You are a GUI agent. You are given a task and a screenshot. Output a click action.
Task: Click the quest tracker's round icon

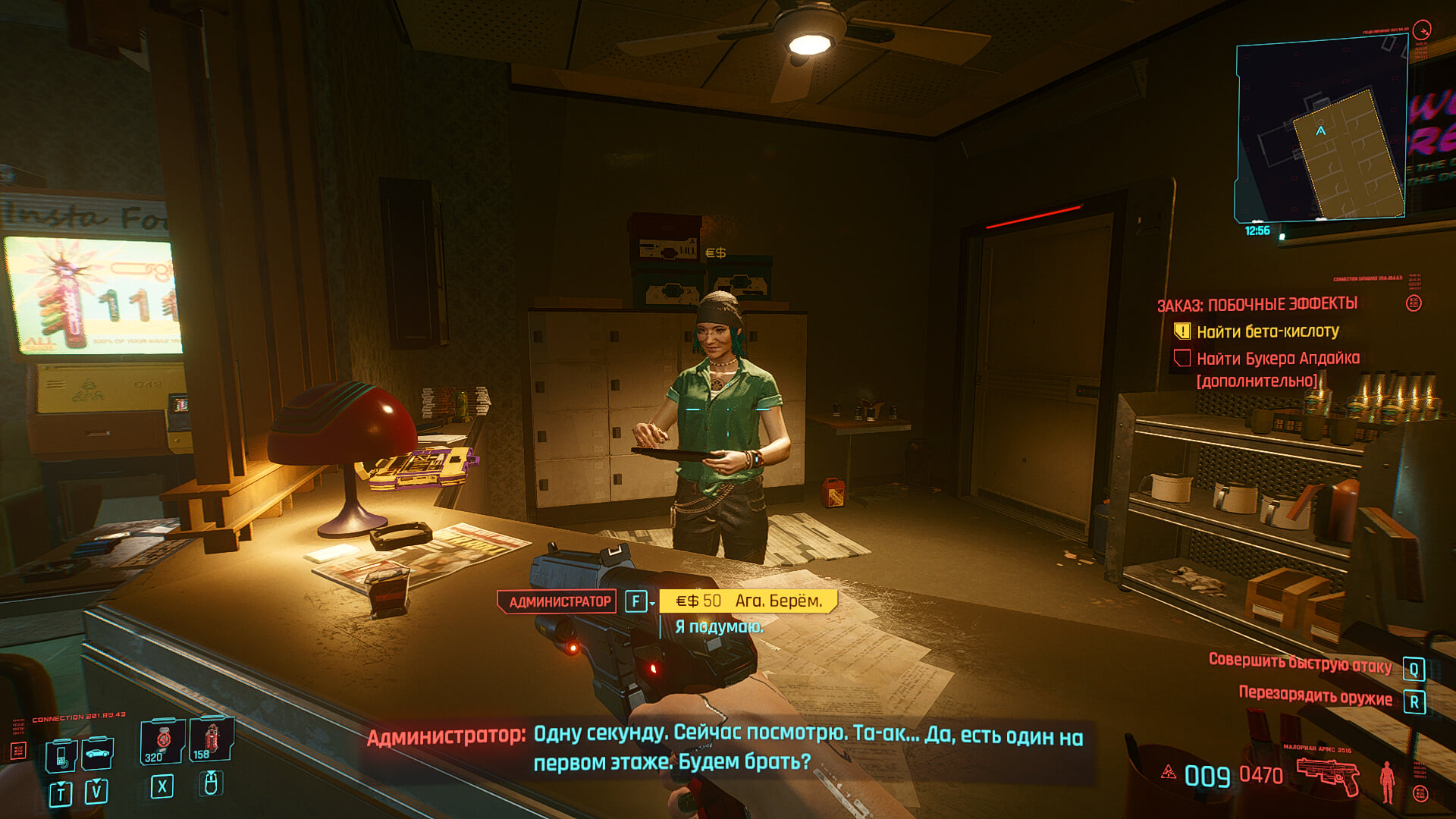point(1414,303)
